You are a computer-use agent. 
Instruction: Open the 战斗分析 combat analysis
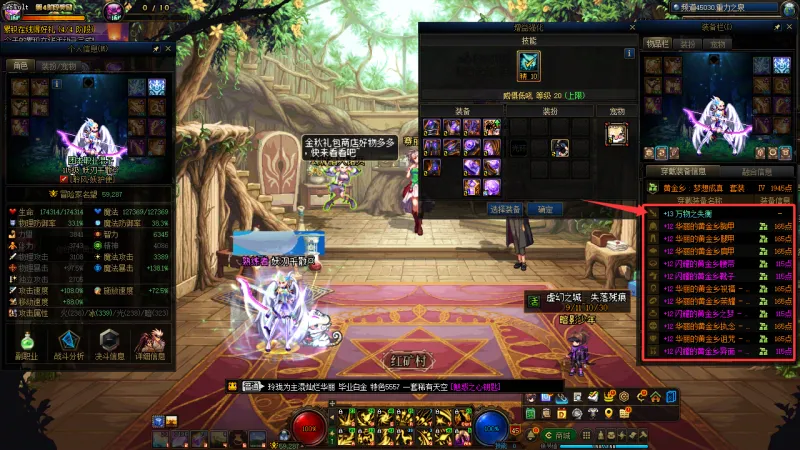(x=68, y=343)
